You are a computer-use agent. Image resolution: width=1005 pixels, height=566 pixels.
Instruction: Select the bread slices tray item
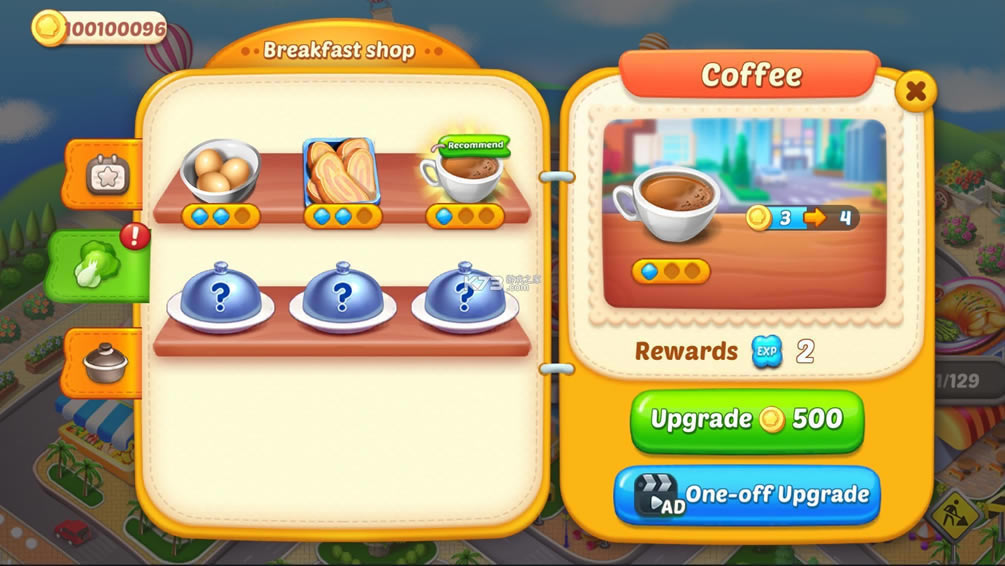point(341,171)
